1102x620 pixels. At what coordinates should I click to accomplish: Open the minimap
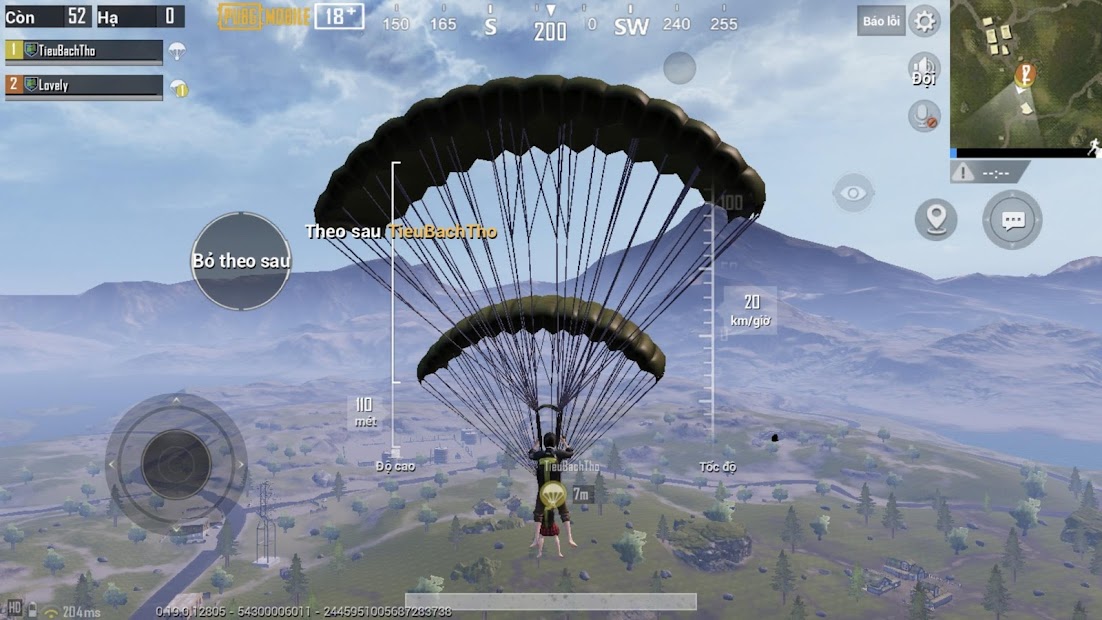click(1025, 74)
